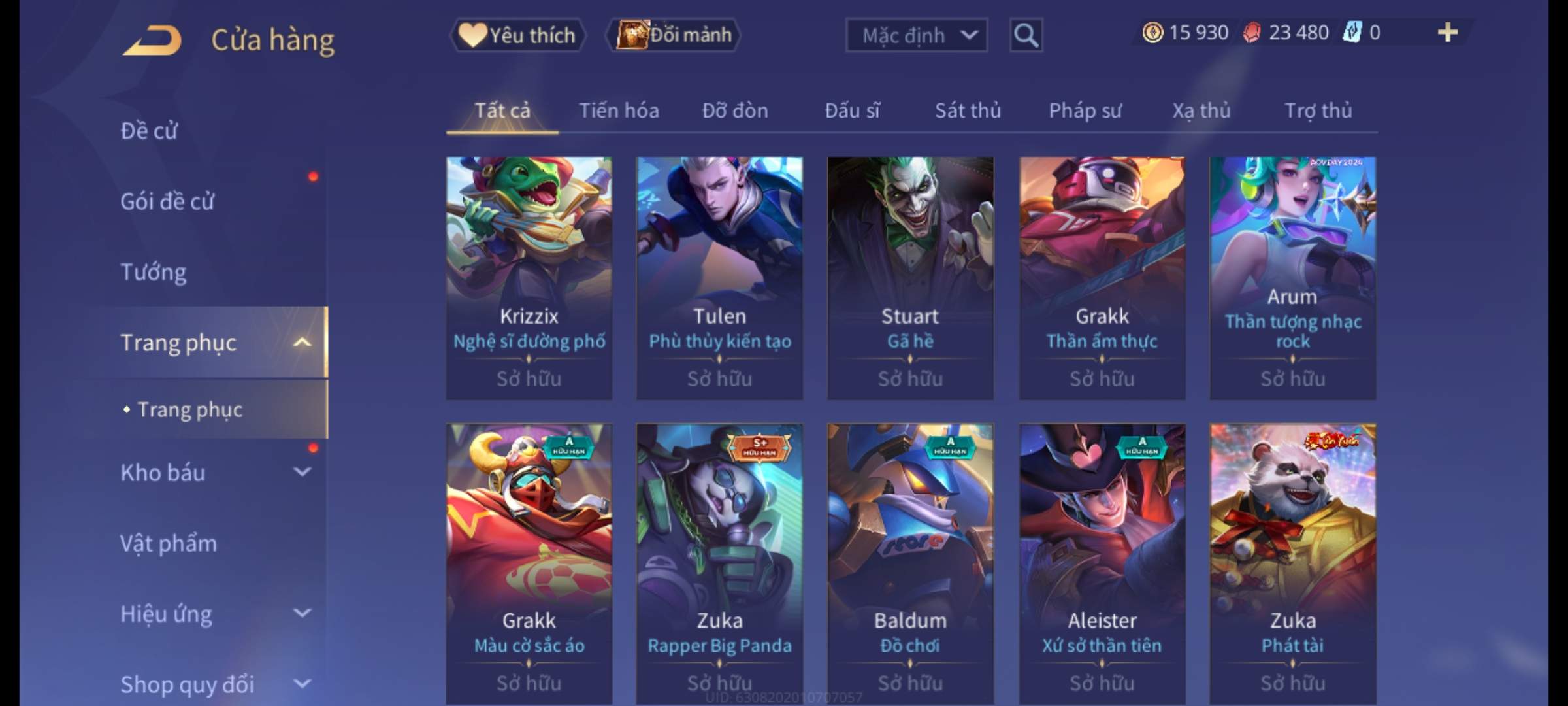Show the Sát thủ skins tab
The image size is (1568, 706).
click(968, 110)
